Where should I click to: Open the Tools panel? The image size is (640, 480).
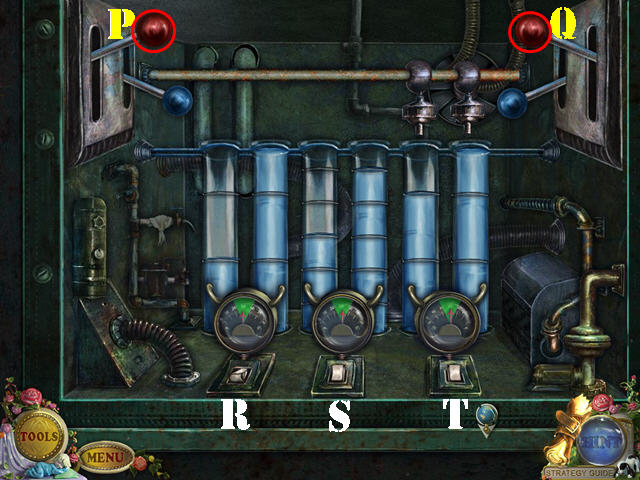point(39,435)
